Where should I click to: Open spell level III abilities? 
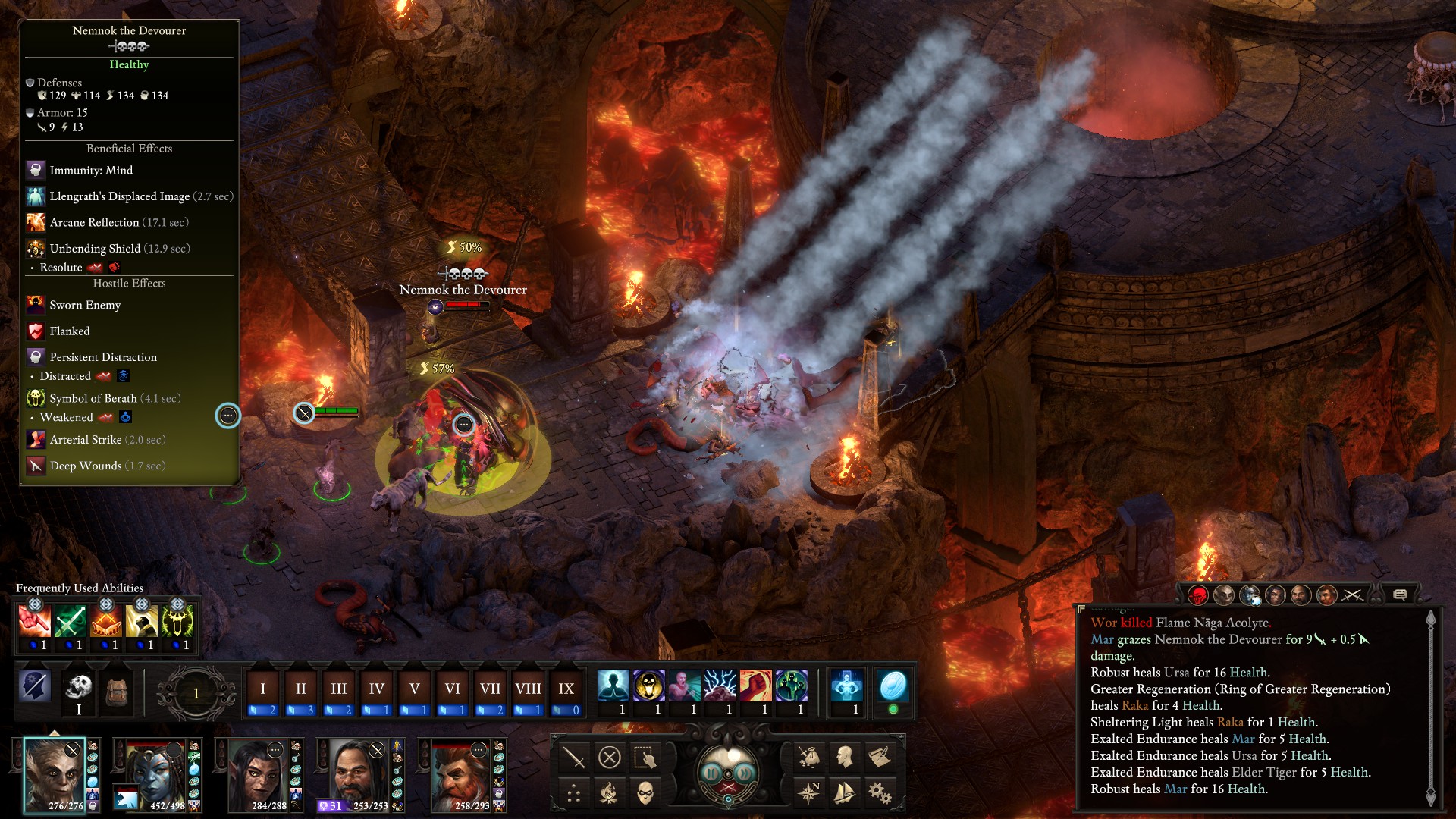point(338,689)
